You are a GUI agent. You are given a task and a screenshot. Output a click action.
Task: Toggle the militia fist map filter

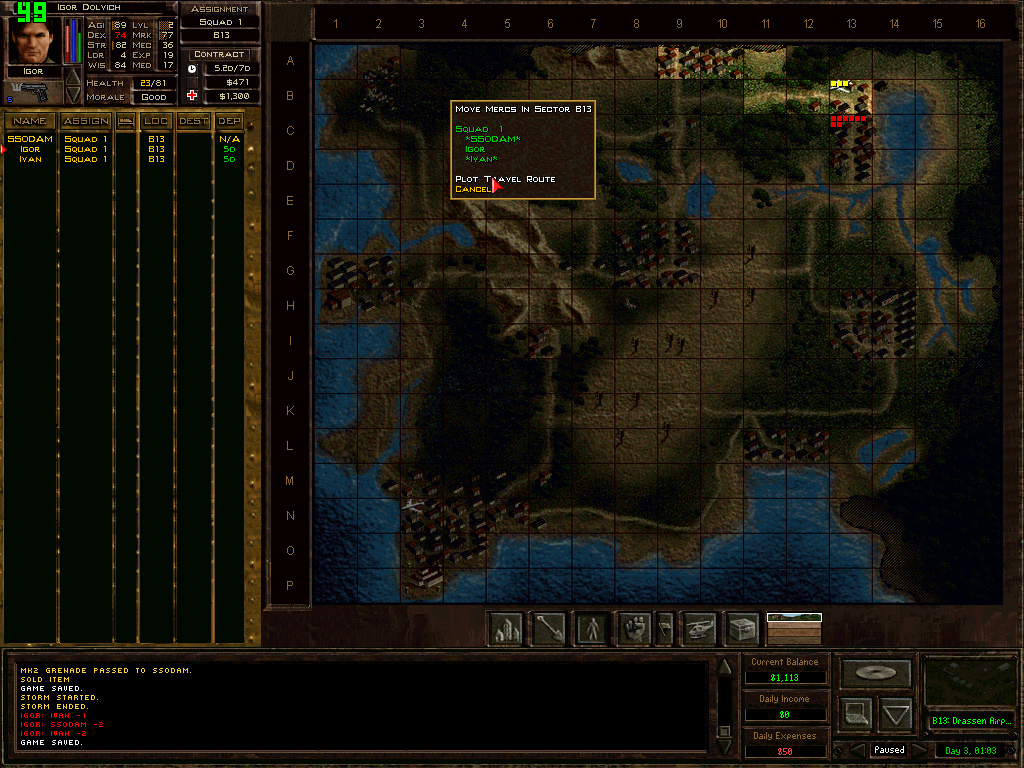click(634, 629)
